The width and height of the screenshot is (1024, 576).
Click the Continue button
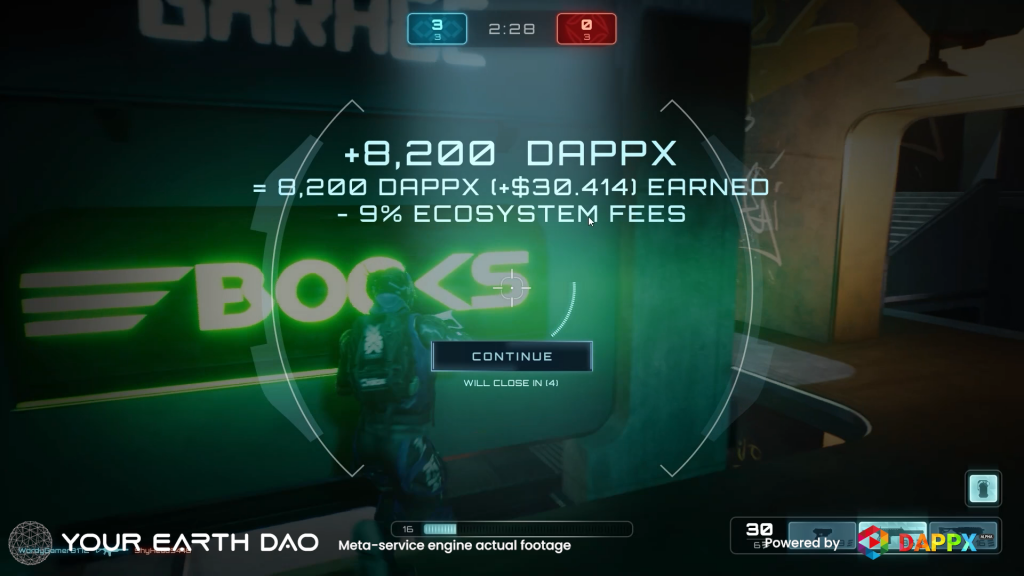(511, 356)
